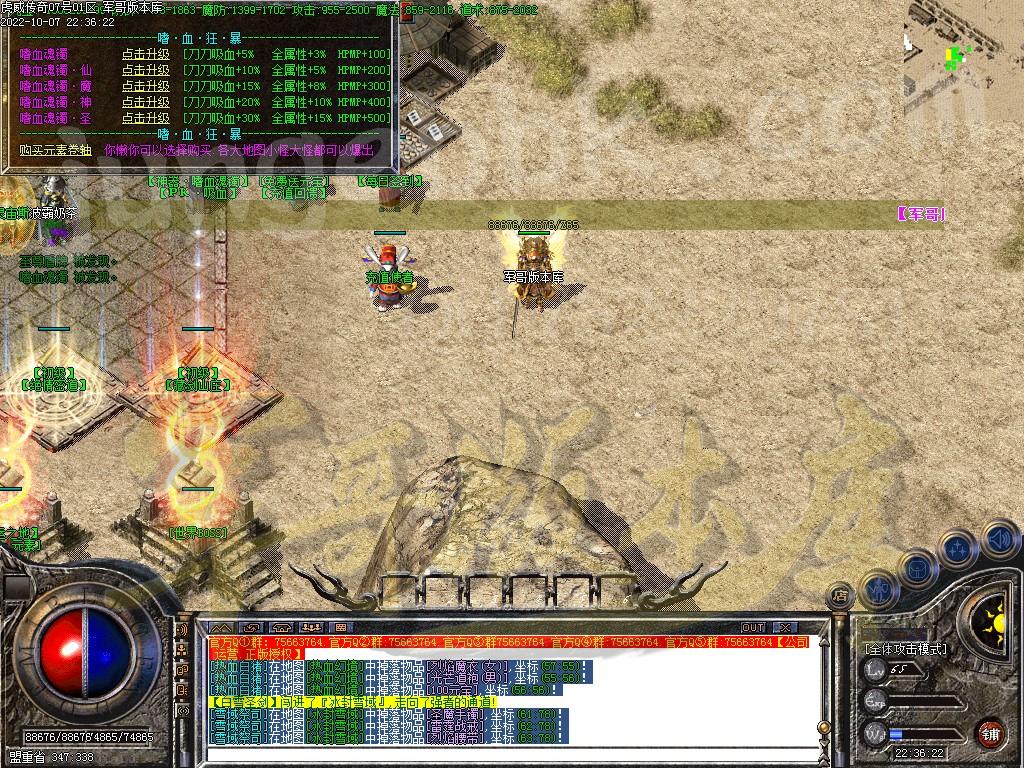This screenshot has width=1024, height=768.
Task: Upgrade the 嗜血魂镯·圣 bracelet
Action: coord(145,118)
